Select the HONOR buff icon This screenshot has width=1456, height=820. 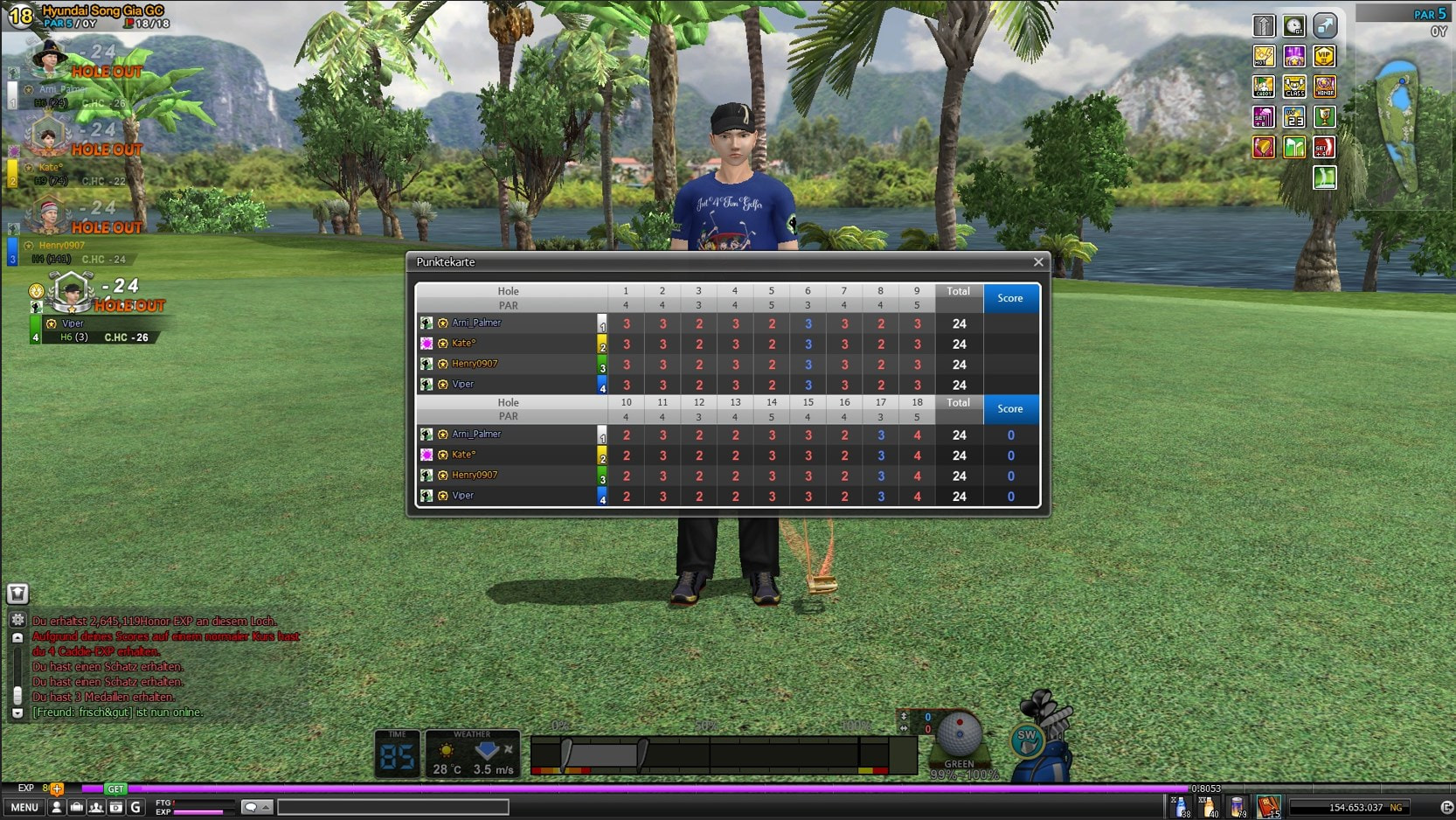[x=1324, y=87]
